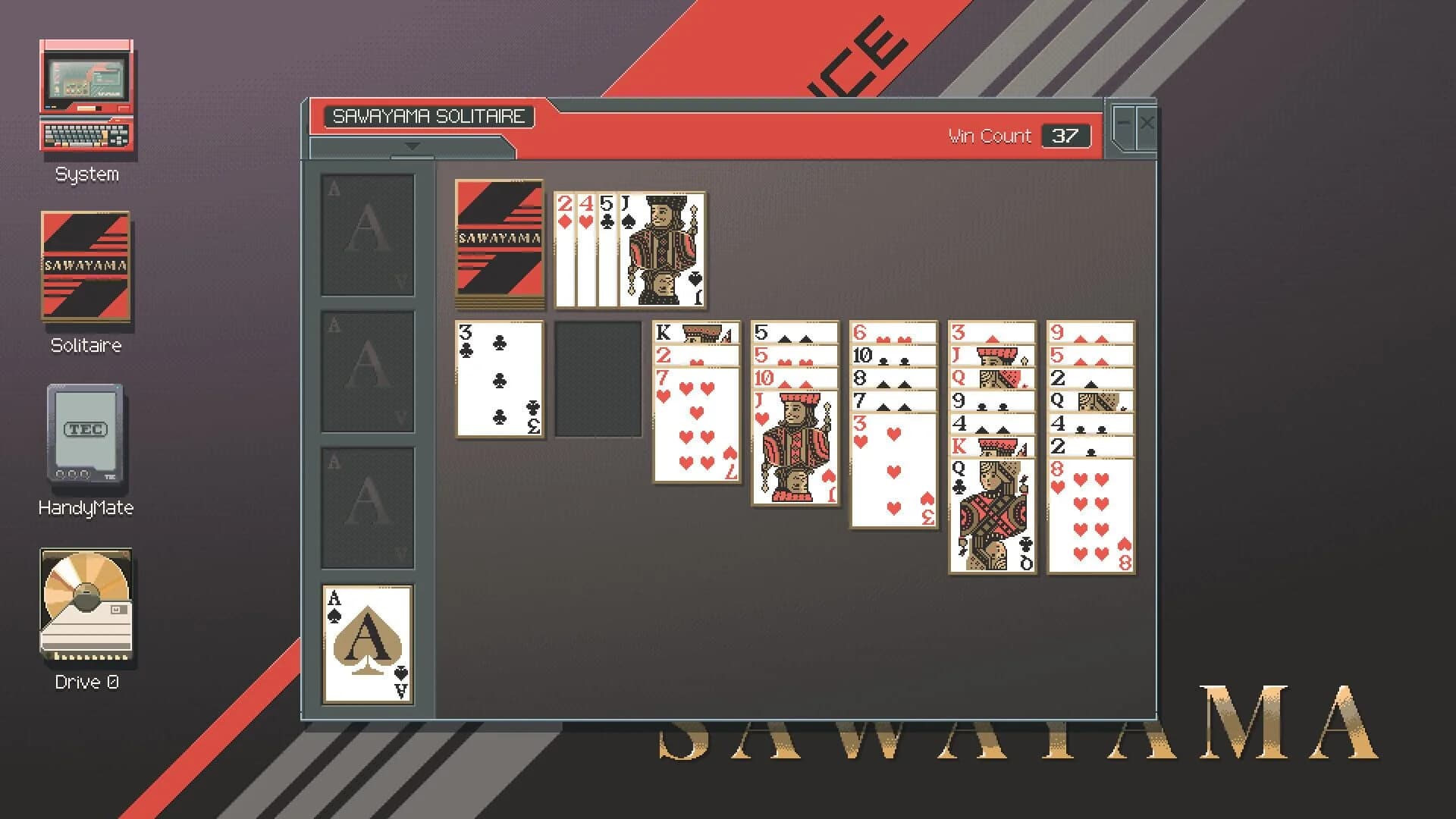
Task: Select the King of Spades at a column top
Action: [696, 332]
